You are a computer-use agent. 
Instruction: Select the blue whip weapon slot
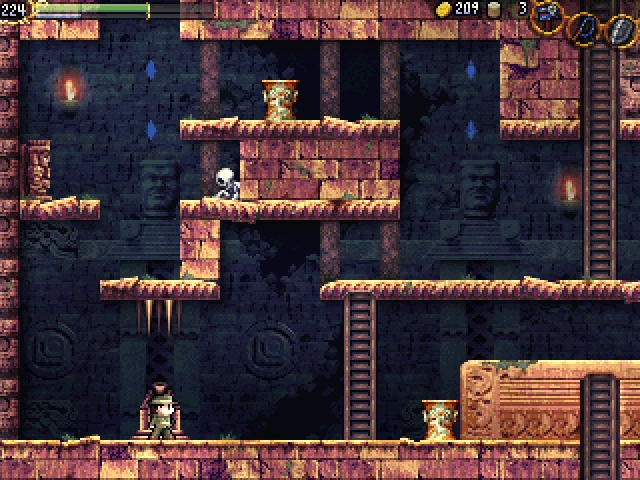tap(583, 27)
